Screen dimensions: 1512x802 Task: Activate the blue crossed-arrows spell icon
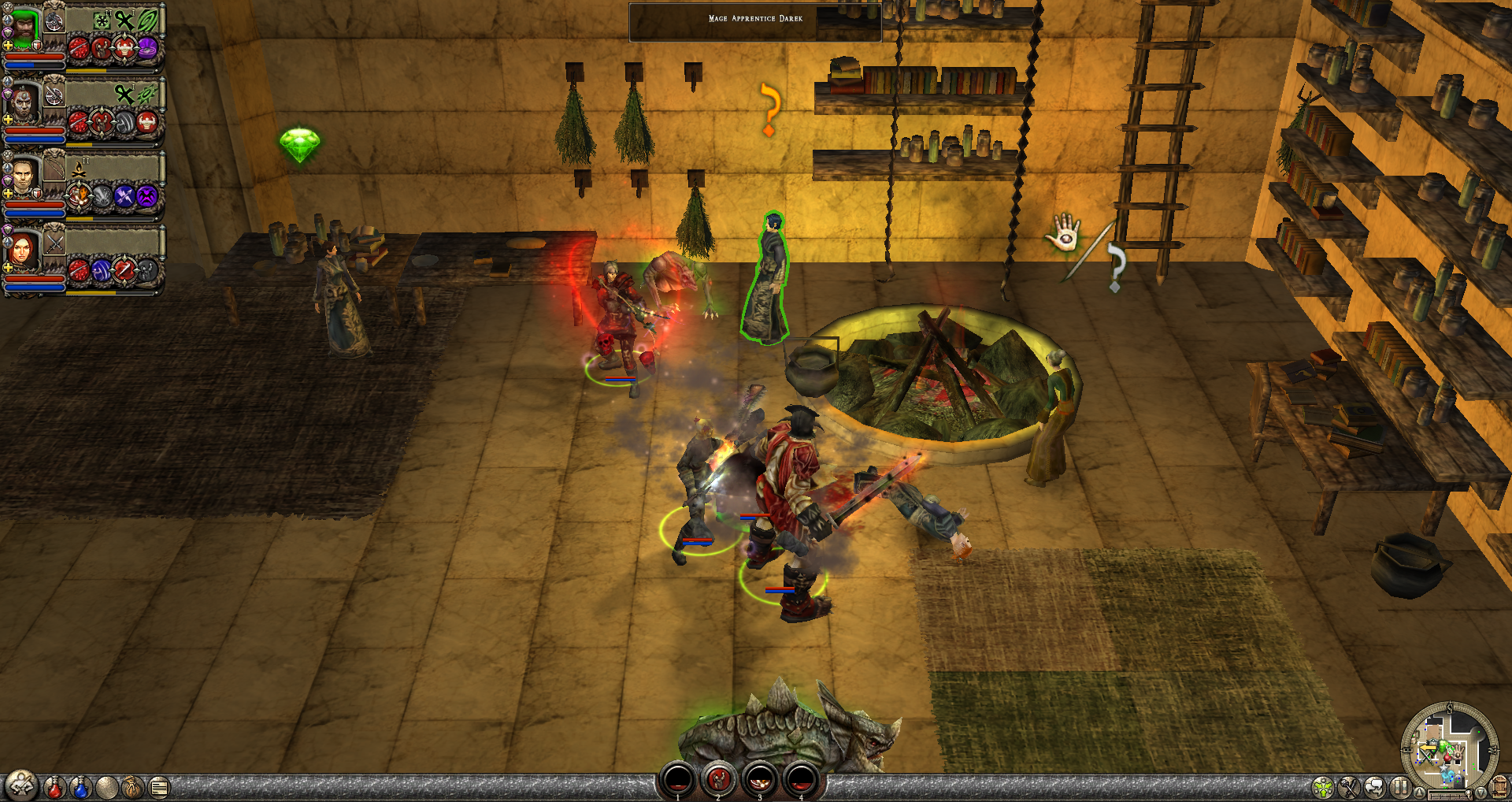point(124,197)
